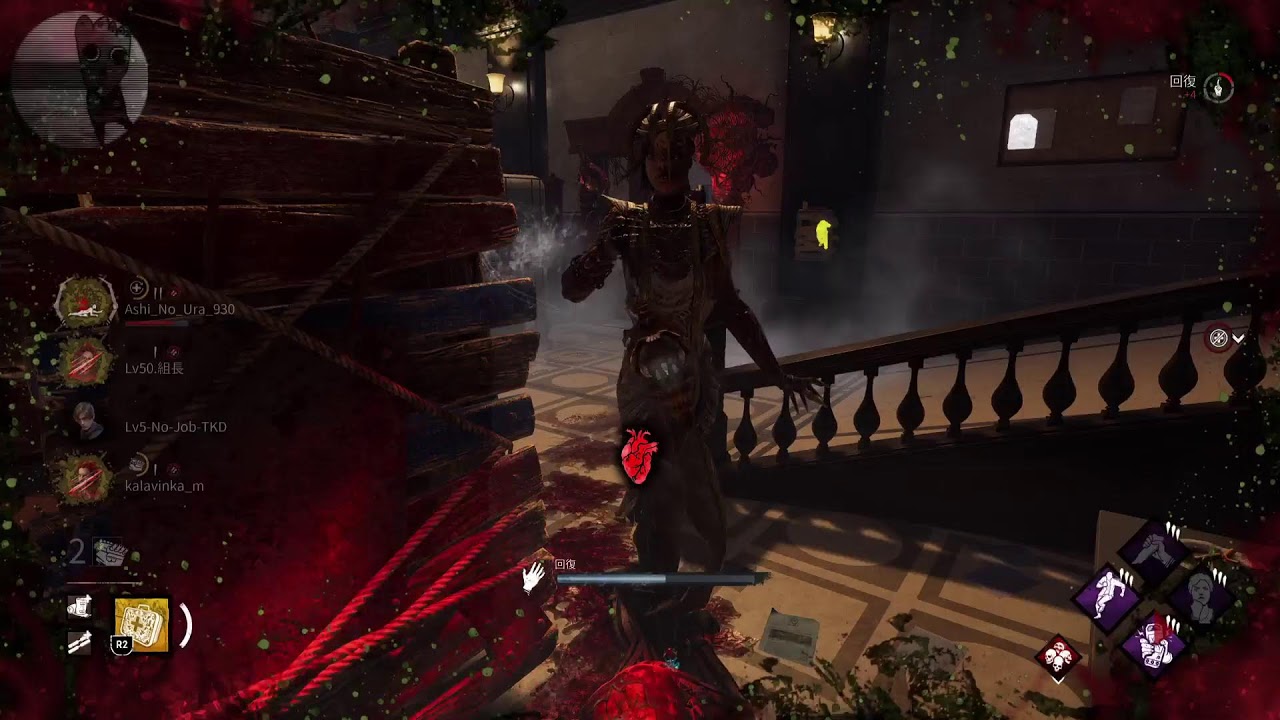The height and width of the screenshot is (720, 1280).
Task: Click the running figure perk icon
Action: [1108, 596]
